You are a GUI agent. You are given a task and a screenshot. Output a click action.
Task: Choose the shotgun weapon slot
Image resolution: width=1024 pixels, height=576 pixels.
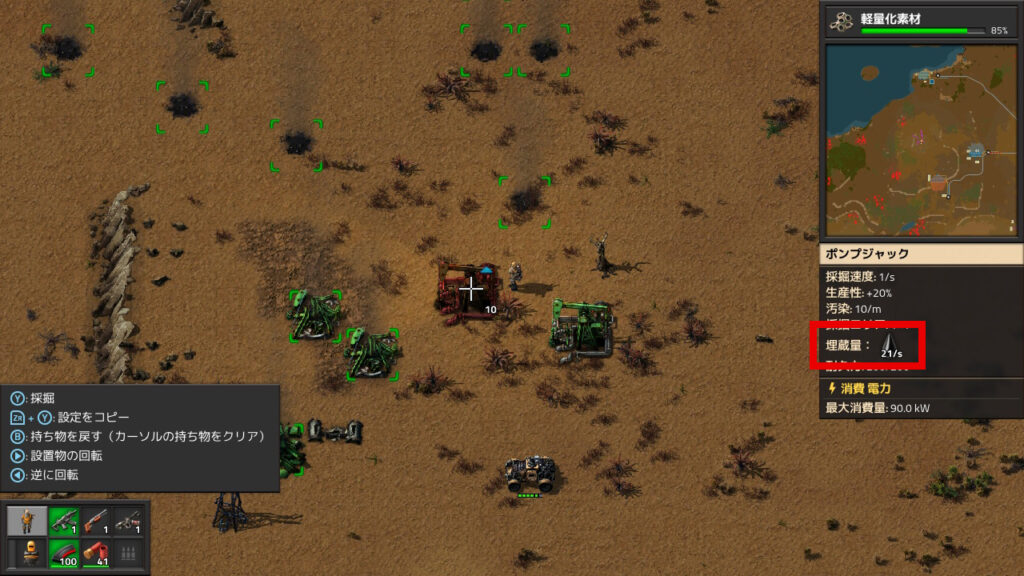point(96,521)
